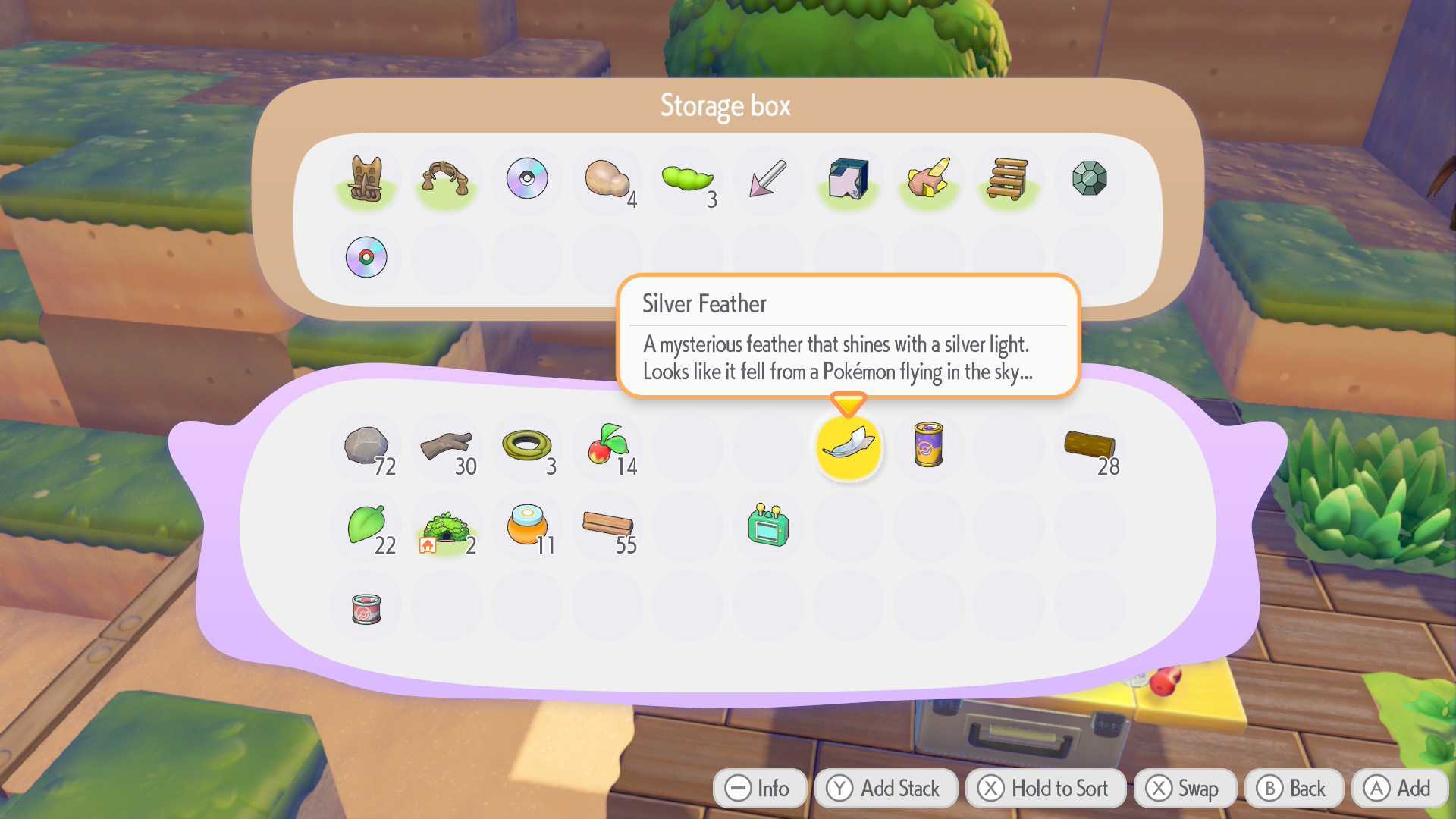Pick the orange honey jar stack
Screen dimensions: 1456x819
coord(527,526)
